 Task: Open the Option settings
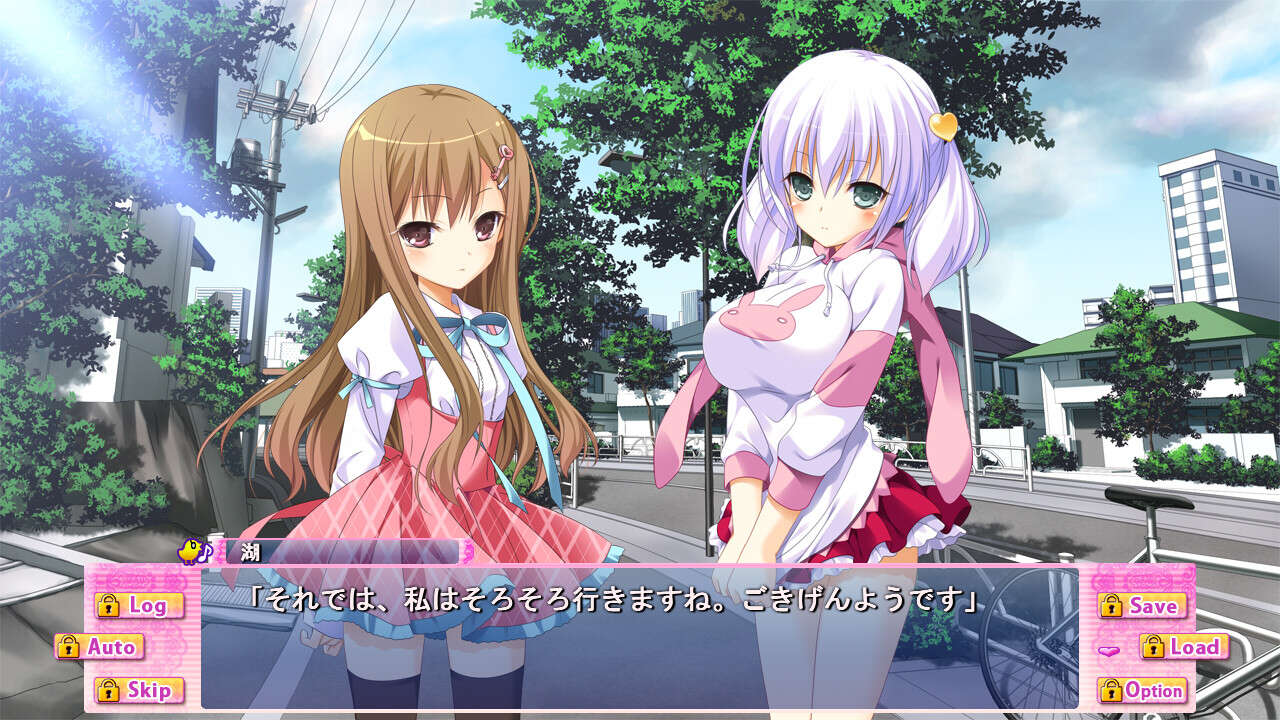coord(1142,690)
